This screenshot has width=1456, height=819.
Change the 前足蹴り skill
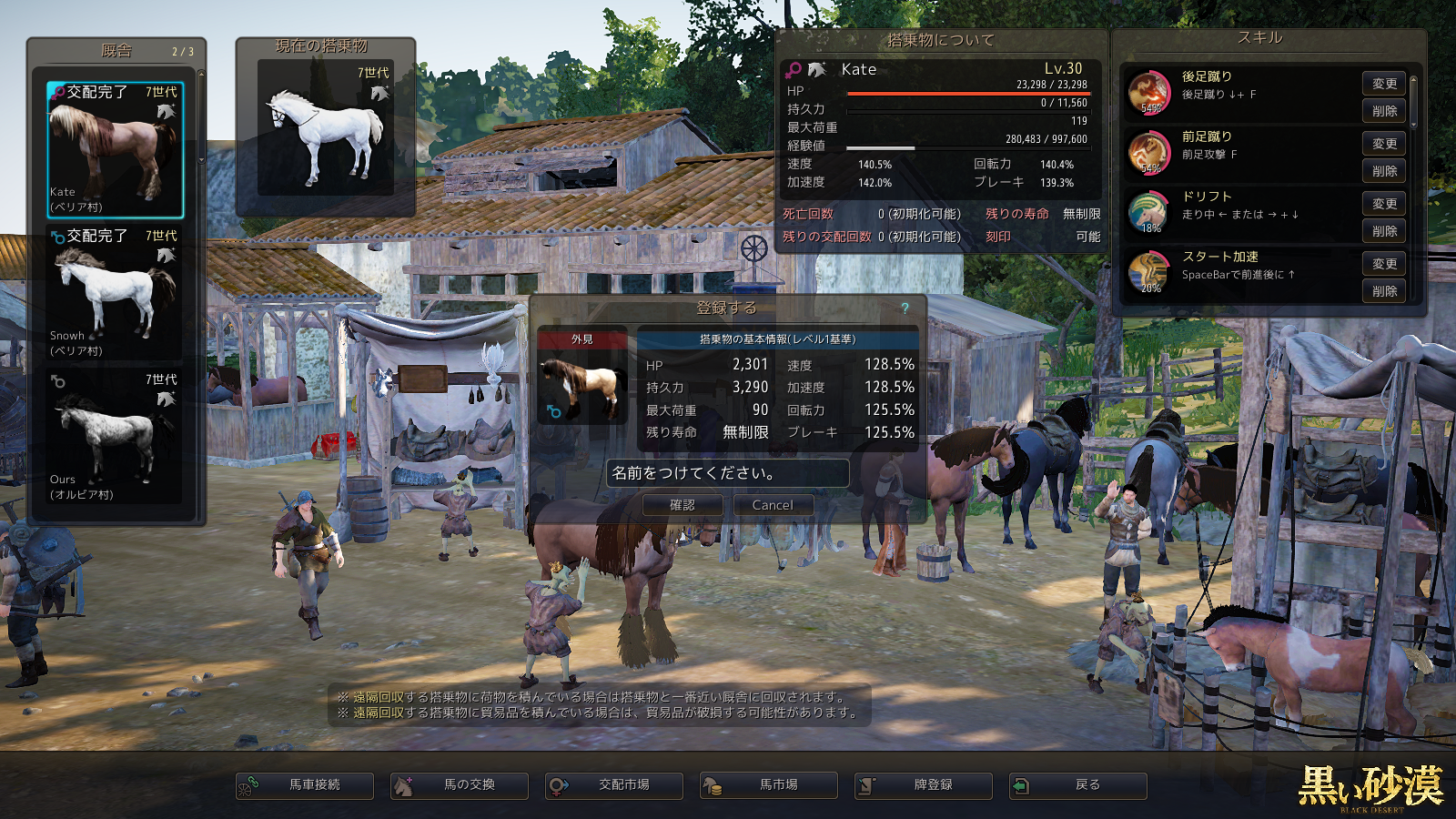[1384, 144]
